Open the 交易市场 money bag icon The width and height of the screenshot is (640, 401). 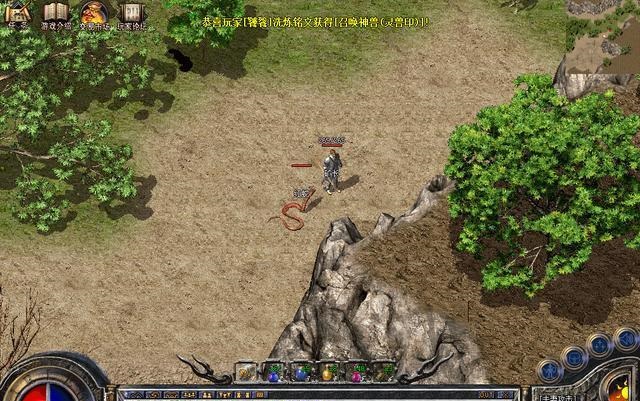click(93, 13)
